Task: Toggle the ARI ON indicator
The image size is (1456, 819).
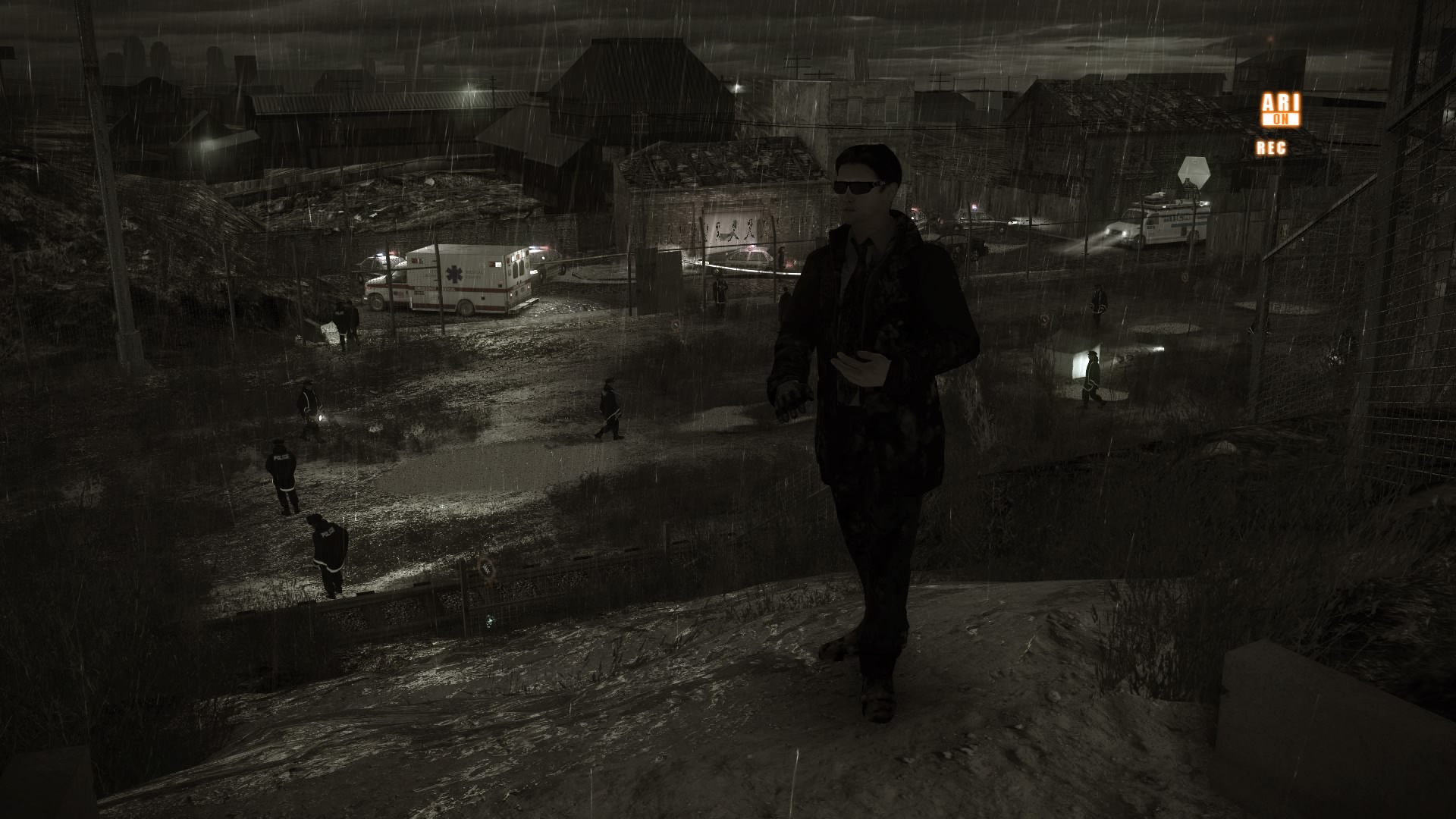Action: [1280, 110]
